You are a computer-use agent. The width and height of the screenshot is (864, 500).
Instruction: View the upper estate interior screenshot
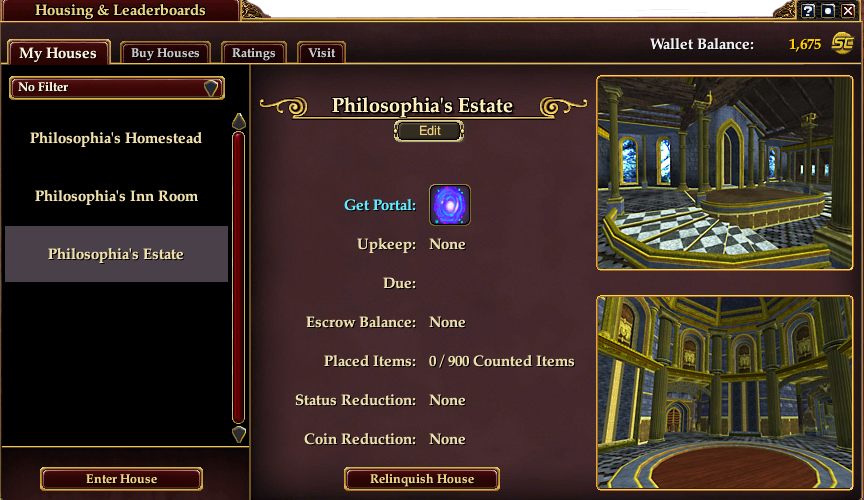tap(725, 173)
